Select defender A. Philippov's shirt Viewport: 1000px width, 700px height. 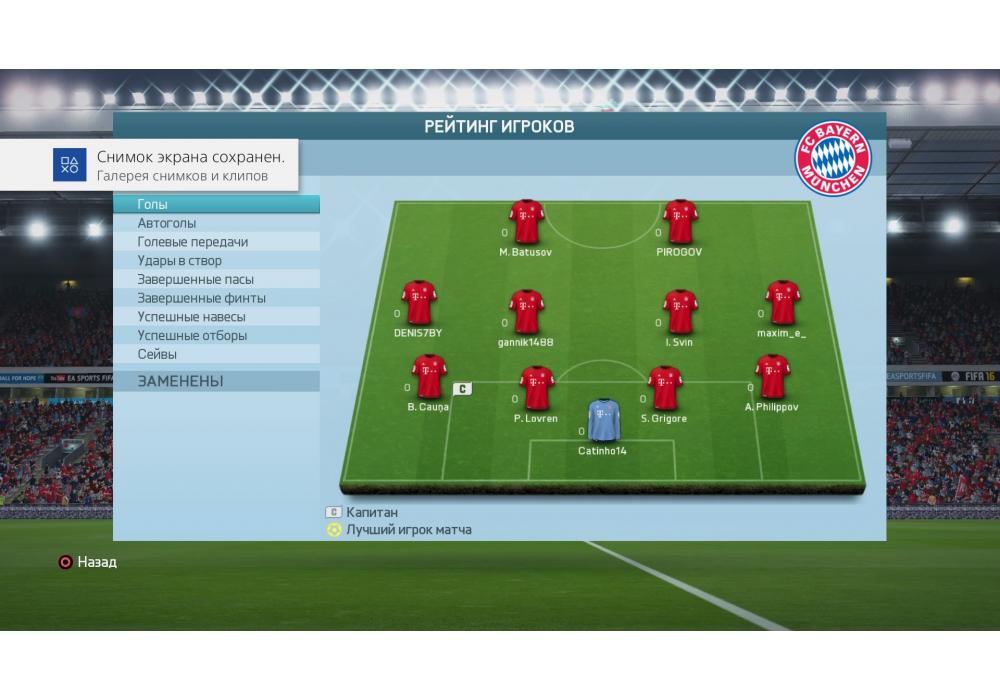770,377
